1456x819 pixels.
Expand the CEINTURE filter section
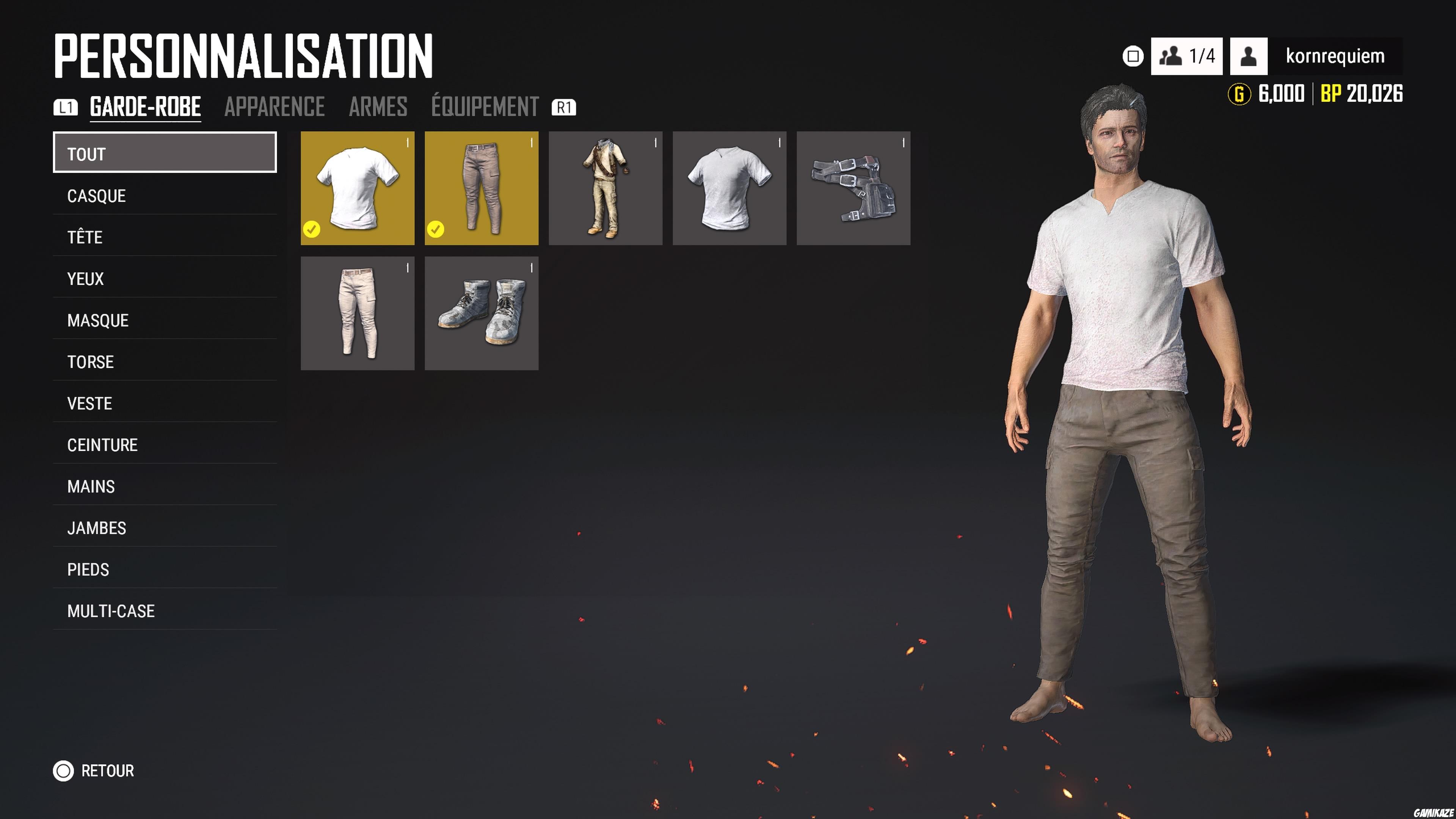coord(102,445)
